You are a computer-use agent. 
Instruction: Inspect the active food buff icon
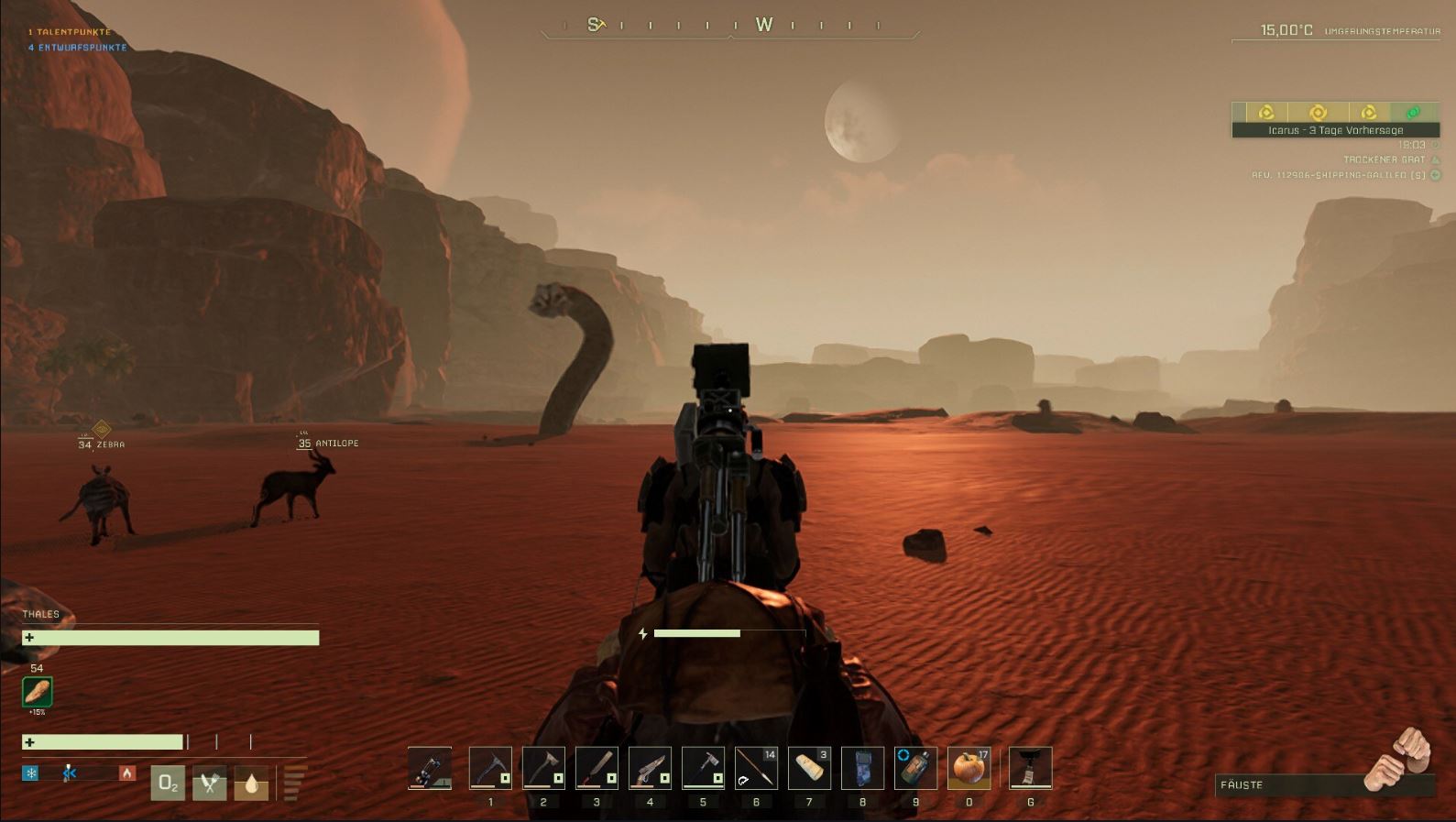tap(38, 692)
